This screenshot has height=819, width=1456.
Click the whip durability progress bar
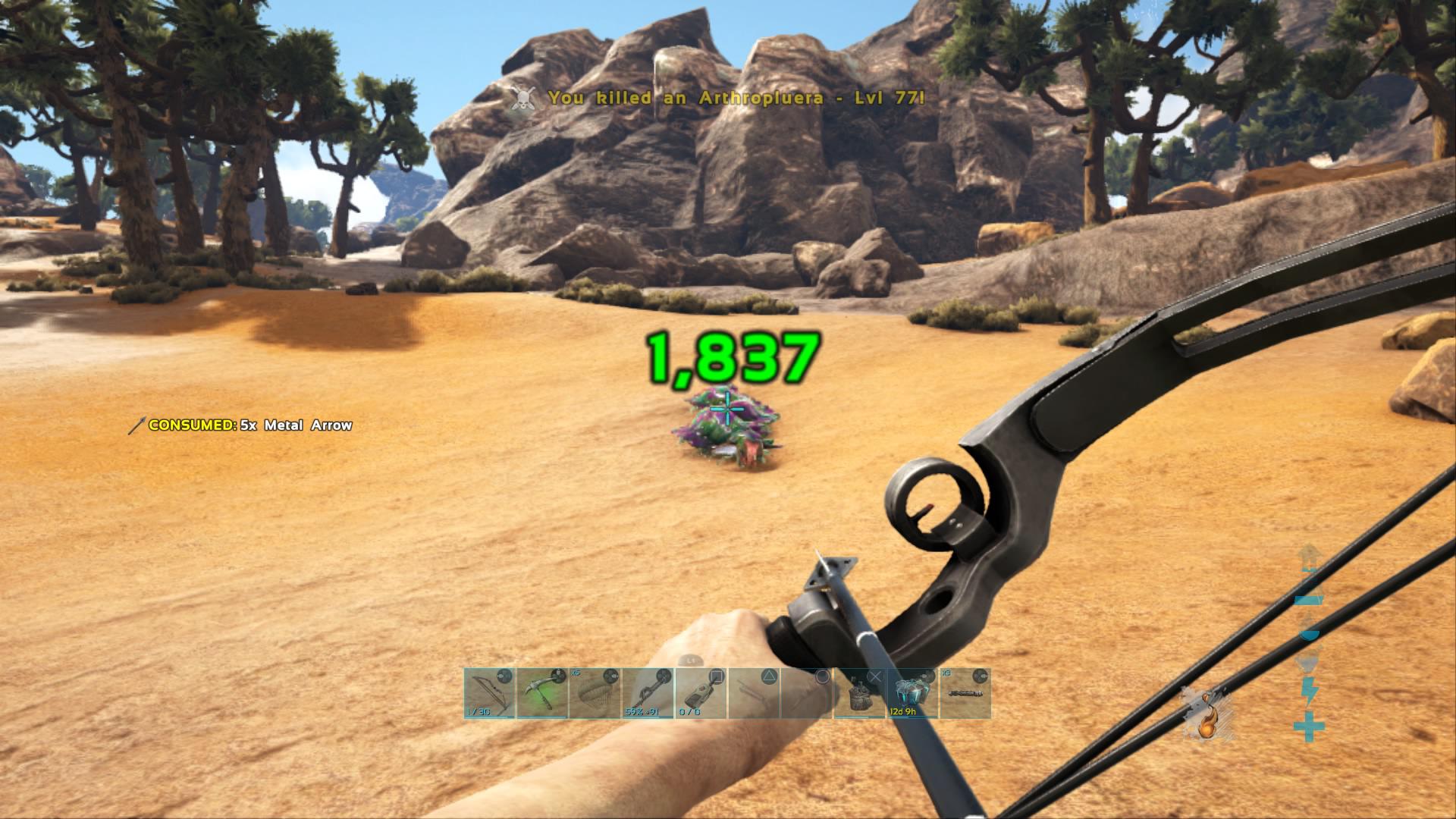642,717
